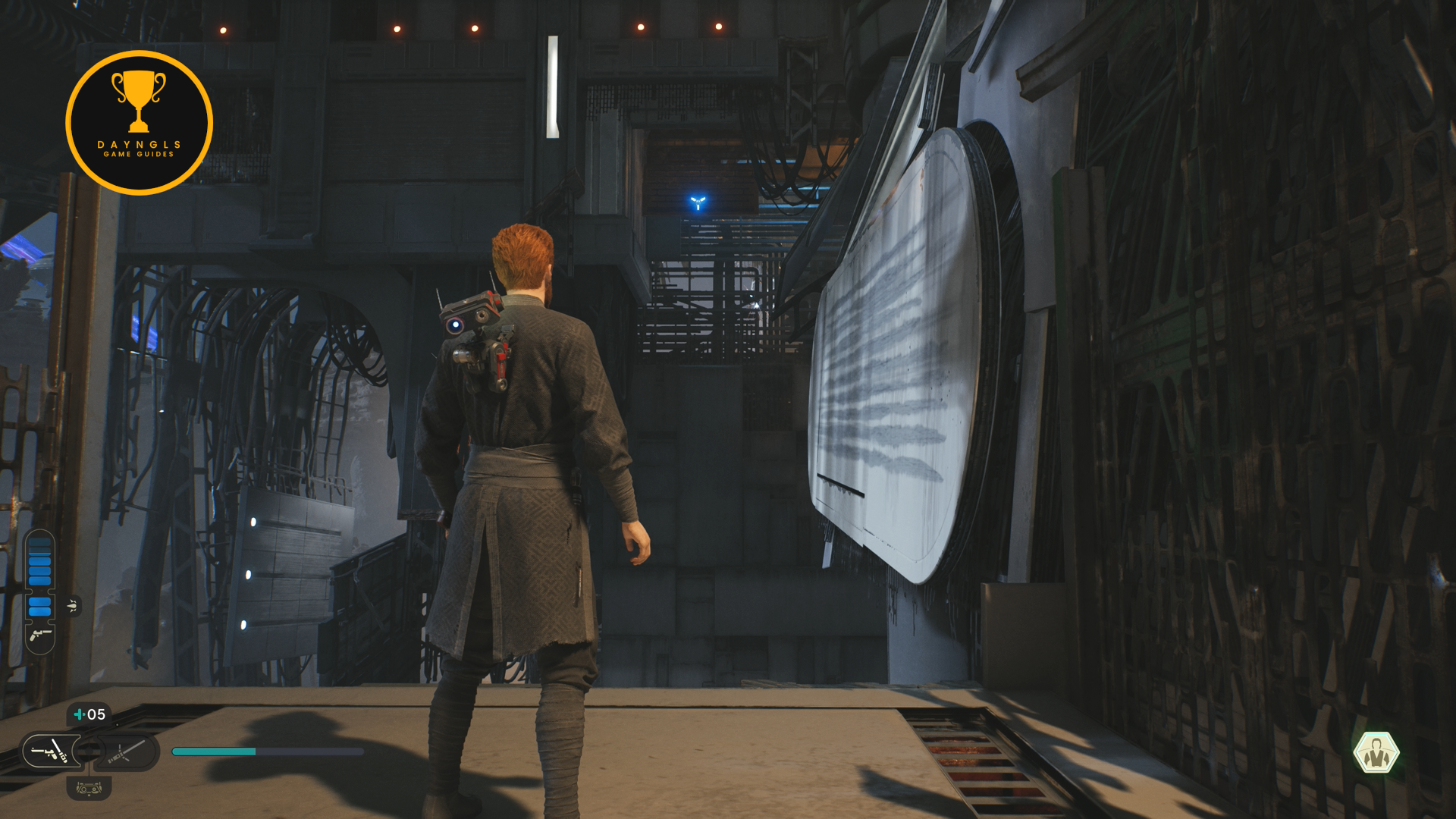1456x819 pixels.
Task: Switch to the crossguard lightsaber stance
Action: (x=126, y=752)
